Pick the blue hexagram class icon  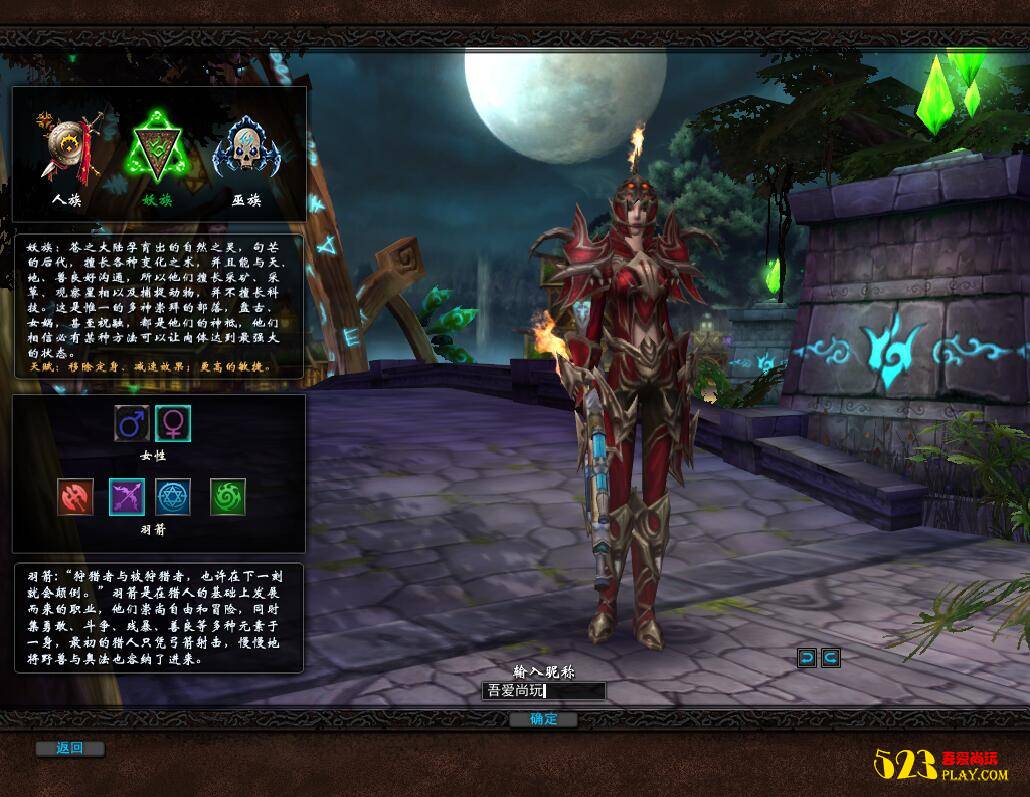[x=173, y=497]
